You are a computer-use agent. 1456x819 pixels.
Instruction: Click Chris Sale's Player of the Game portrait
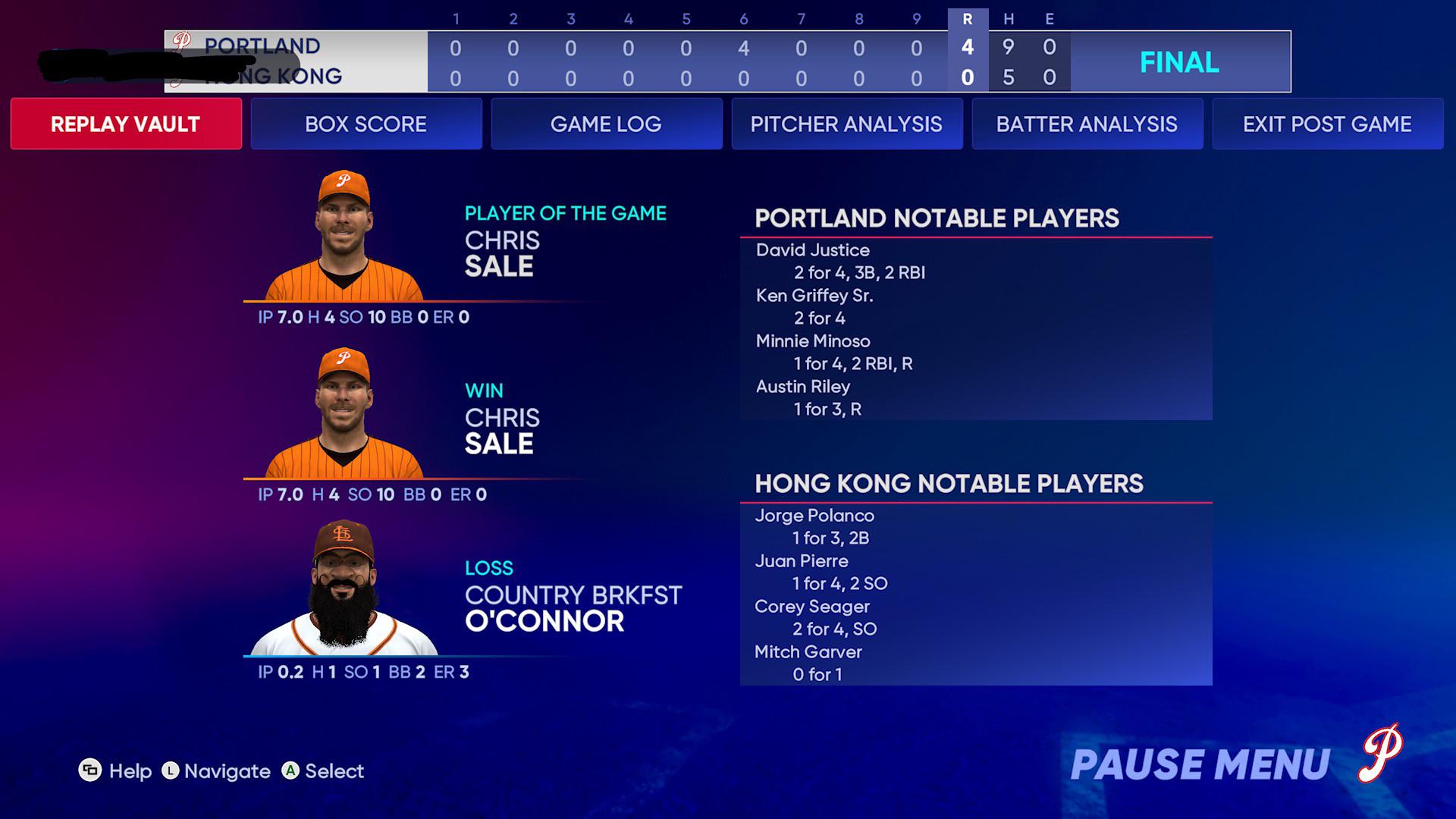[345, 235]
